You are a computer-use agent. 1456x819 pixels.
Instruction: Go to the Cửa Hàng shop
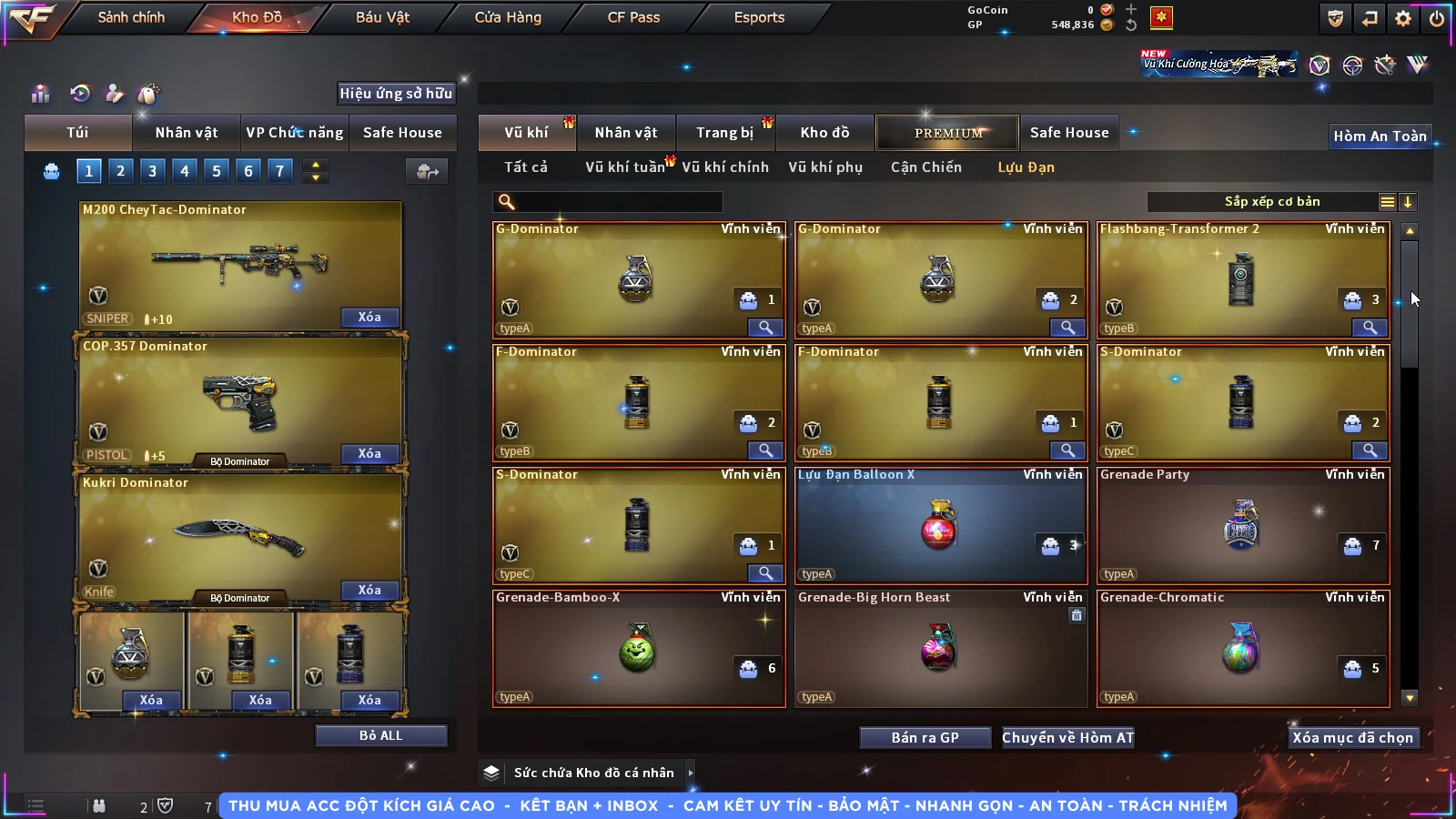click(508, 17)
